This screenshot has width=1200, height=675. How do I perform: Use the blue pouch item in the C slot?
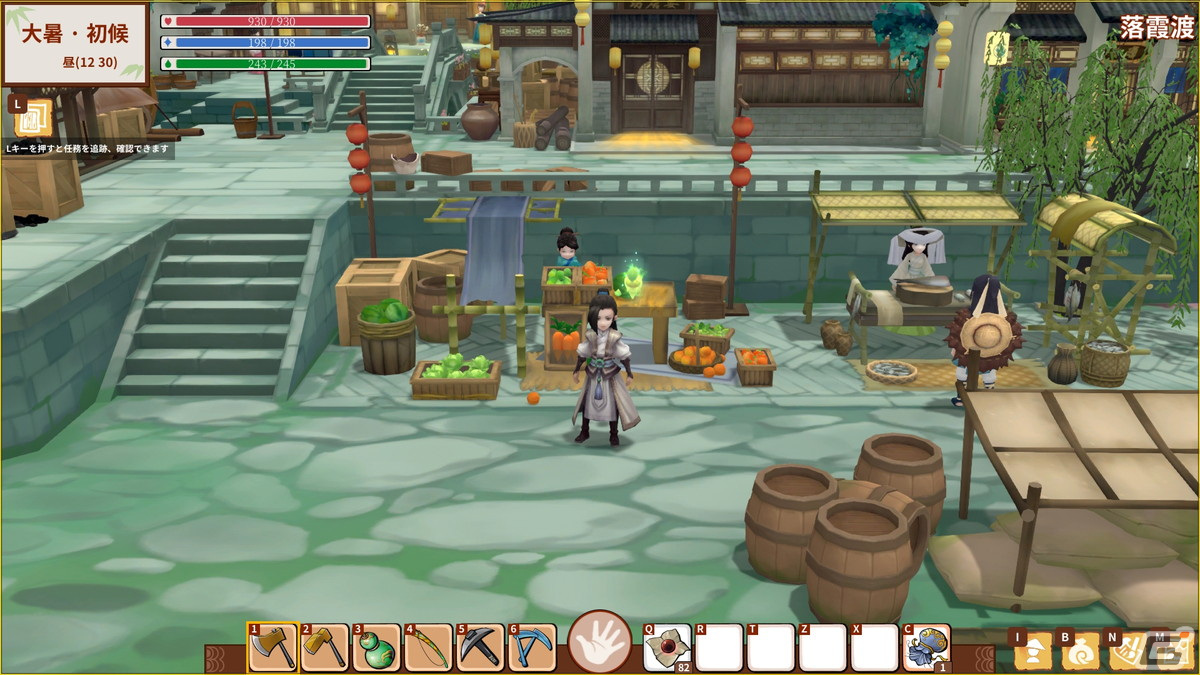tap(927, 647)
